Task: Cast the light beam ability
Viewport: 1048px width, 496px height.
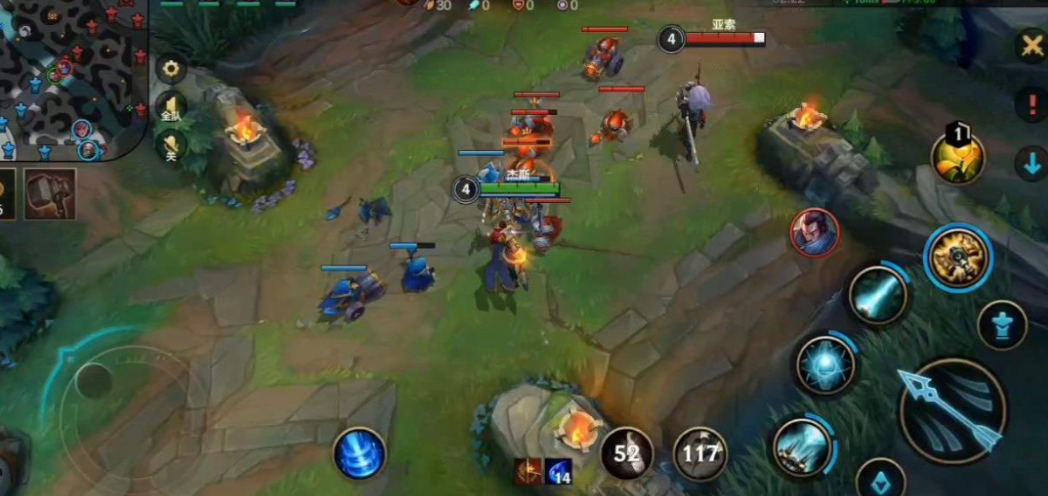Action: [x=878, y=295]
